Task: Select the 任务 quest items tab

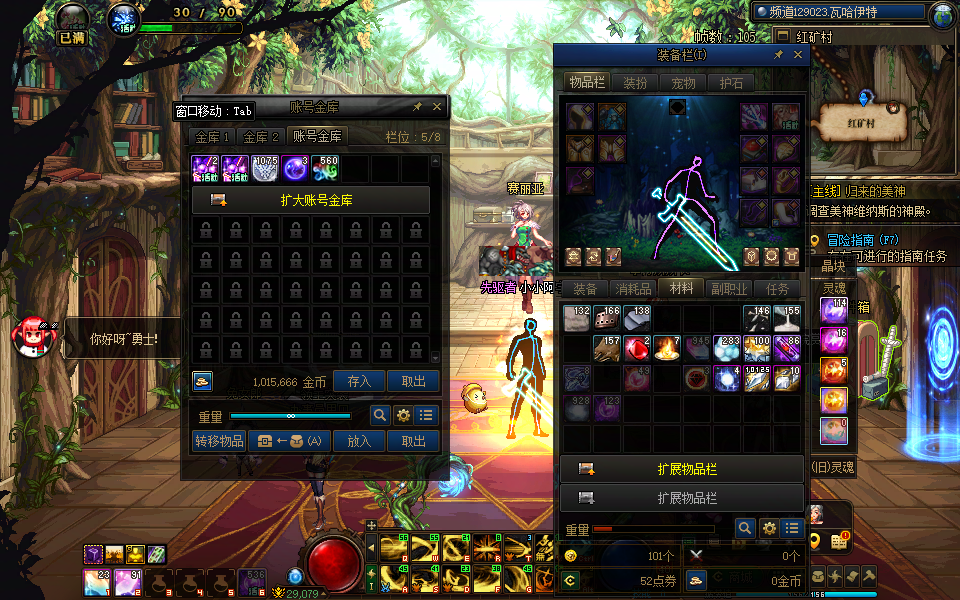Action: pyautogui.click(x=777, y=289)
